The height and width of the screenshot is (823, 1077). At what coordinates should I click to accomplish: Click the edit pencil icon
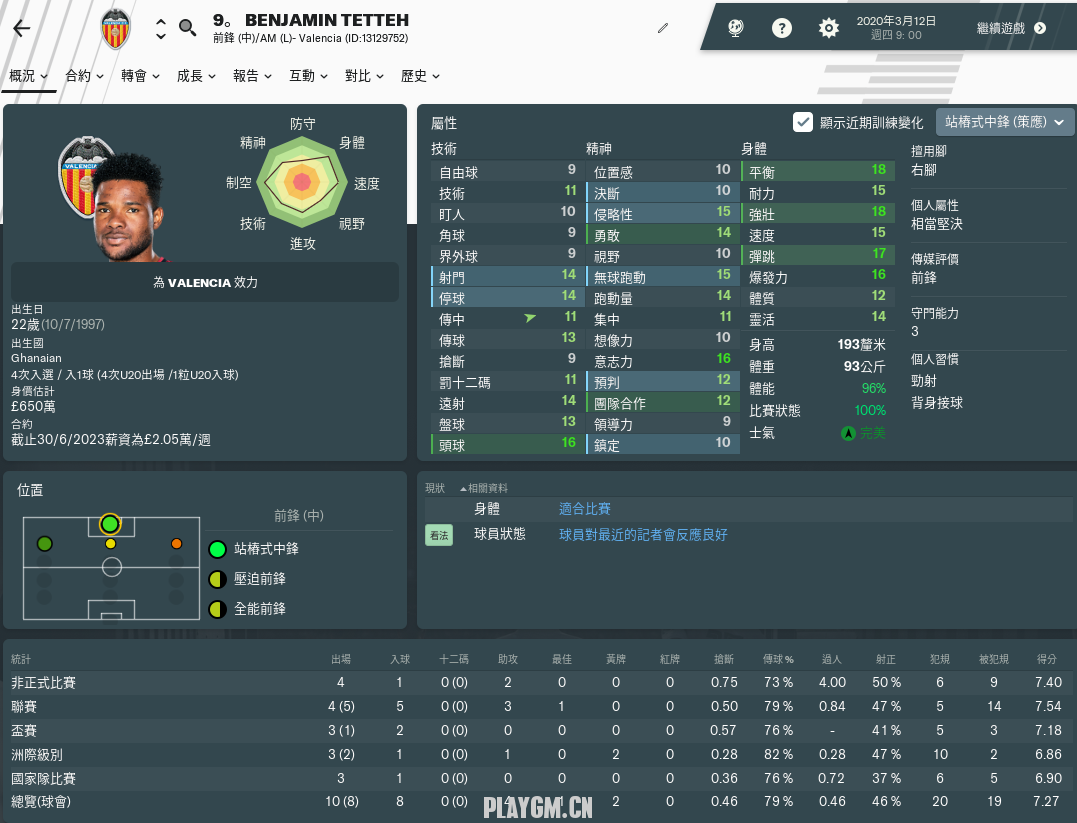pos(662,28)
